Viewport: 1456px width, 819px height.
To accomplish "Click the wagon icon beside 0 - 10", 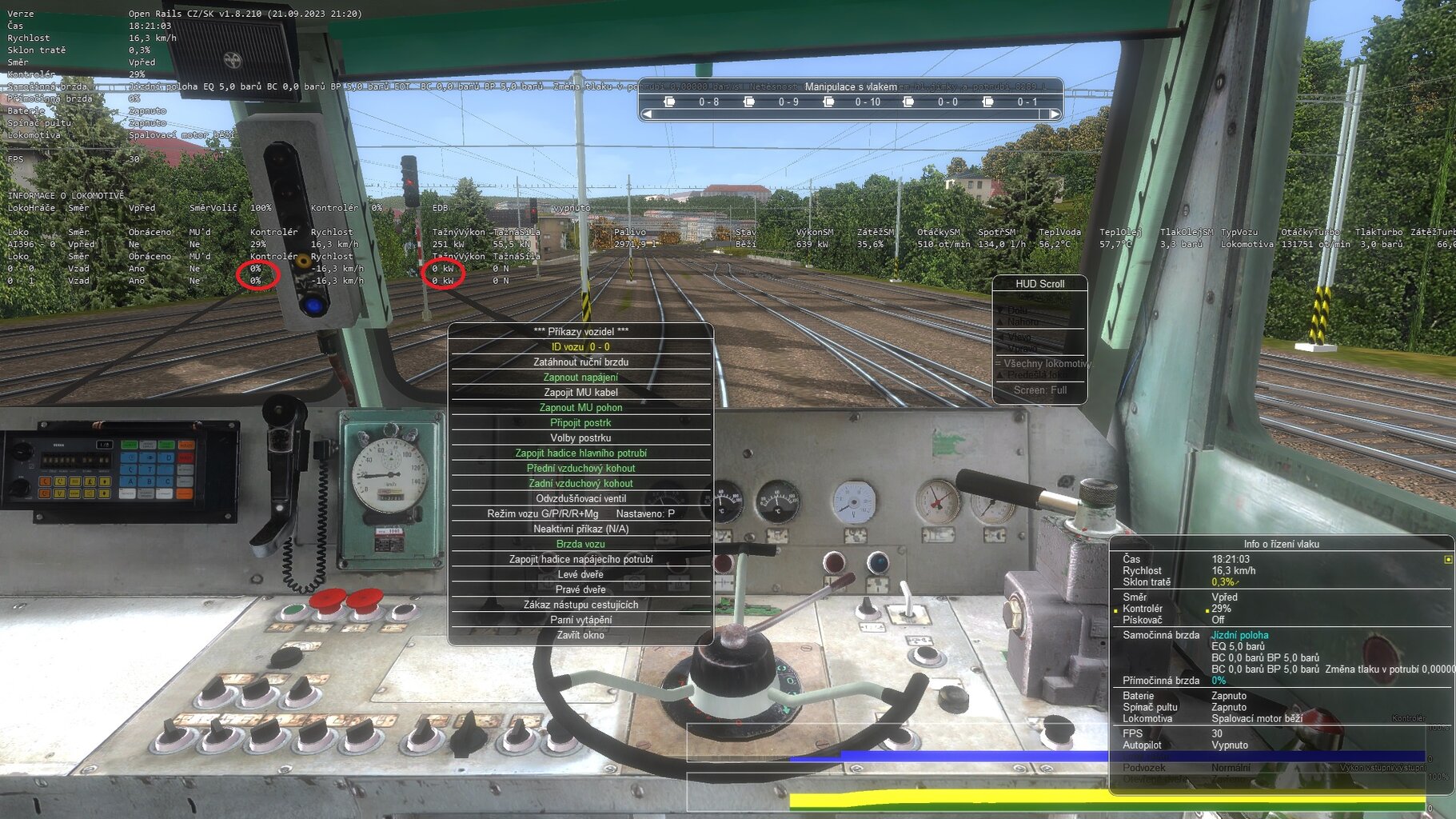I will (x=828, y=102).
